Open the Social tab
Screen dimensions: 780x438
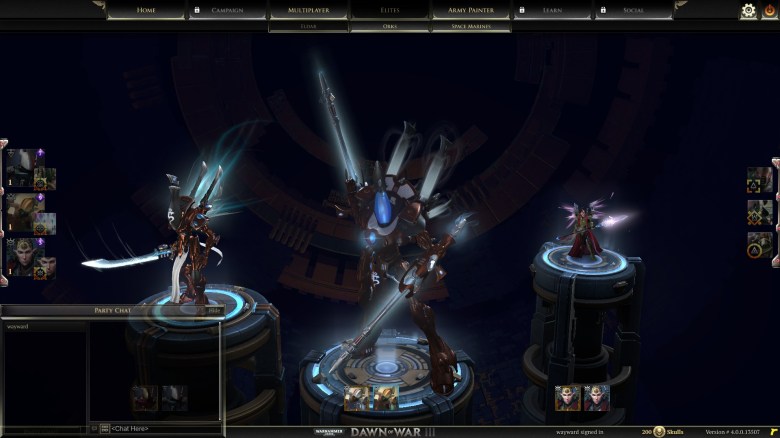[x=633, y=10]
